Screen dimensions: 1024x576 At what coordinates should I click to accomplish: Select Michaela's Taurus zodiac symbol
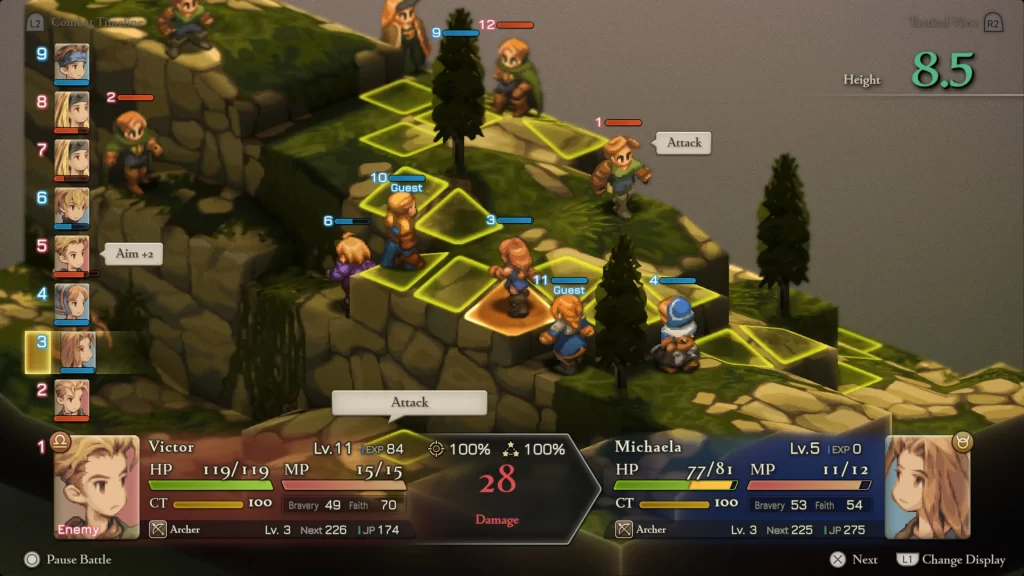tap(963, 441)
